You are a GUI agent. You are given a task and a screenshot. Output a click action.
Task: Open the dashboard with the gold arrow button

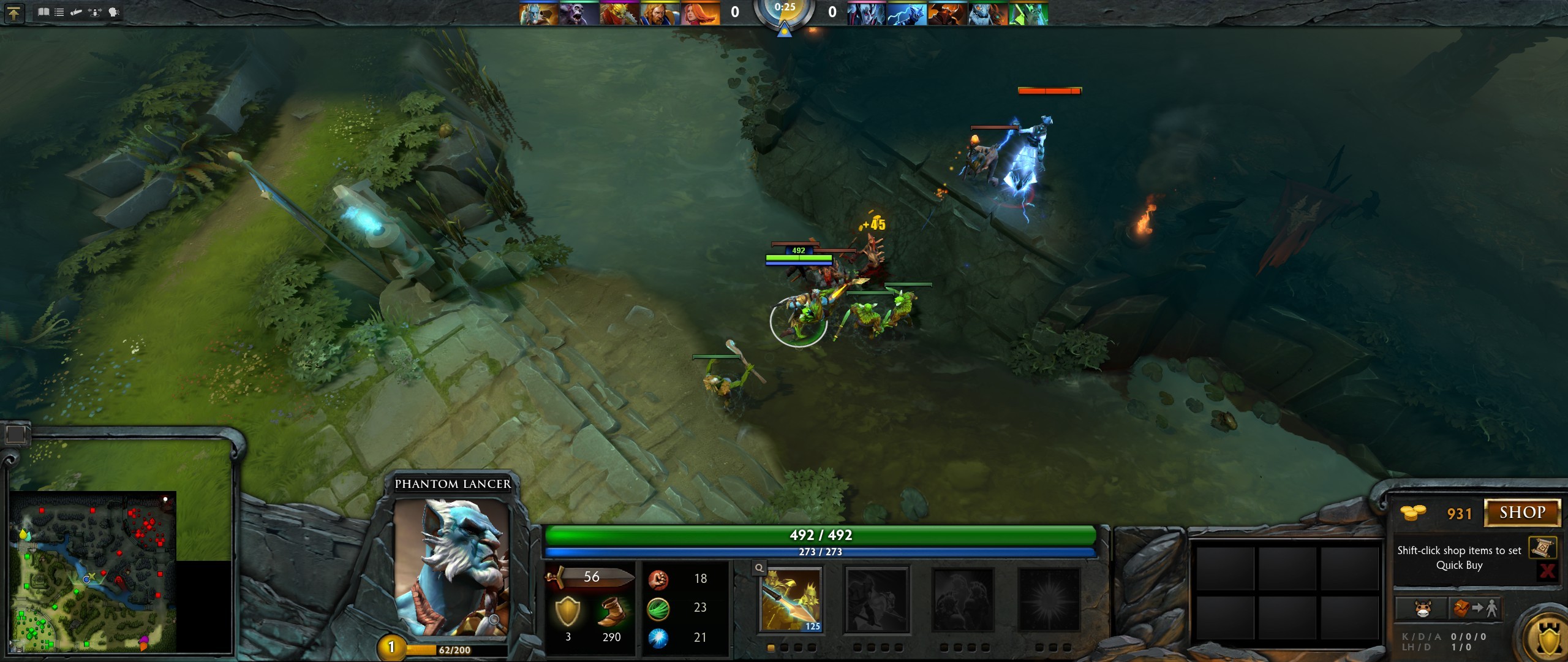pos(13,13)
